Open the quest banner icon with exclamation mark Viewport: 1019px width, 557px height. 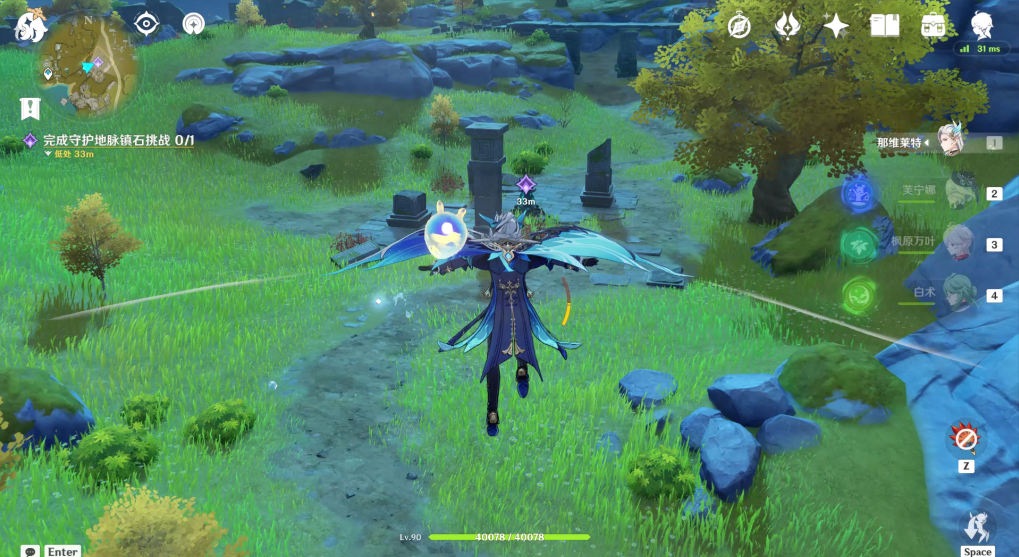pyautogui.click(x=29, y=107)
